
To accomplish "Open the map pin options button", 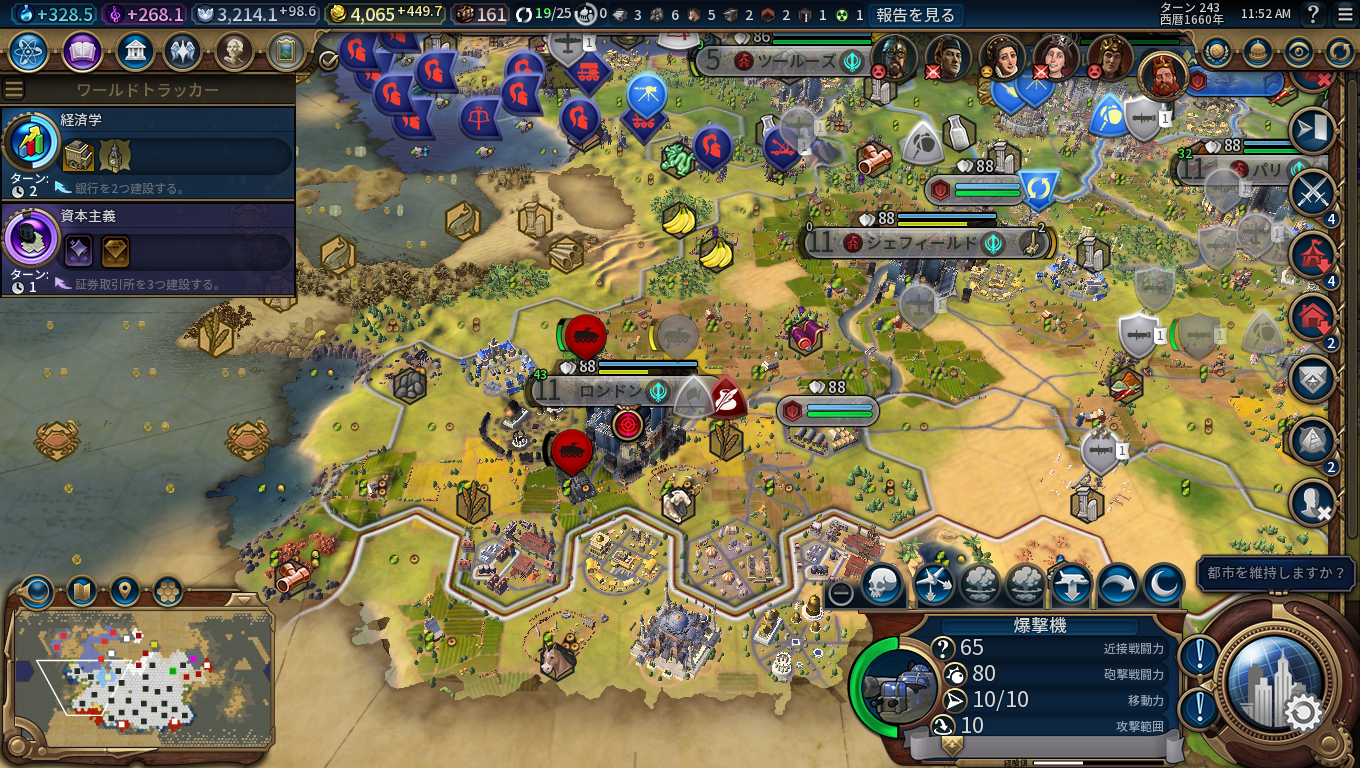I will pos(124,590).
